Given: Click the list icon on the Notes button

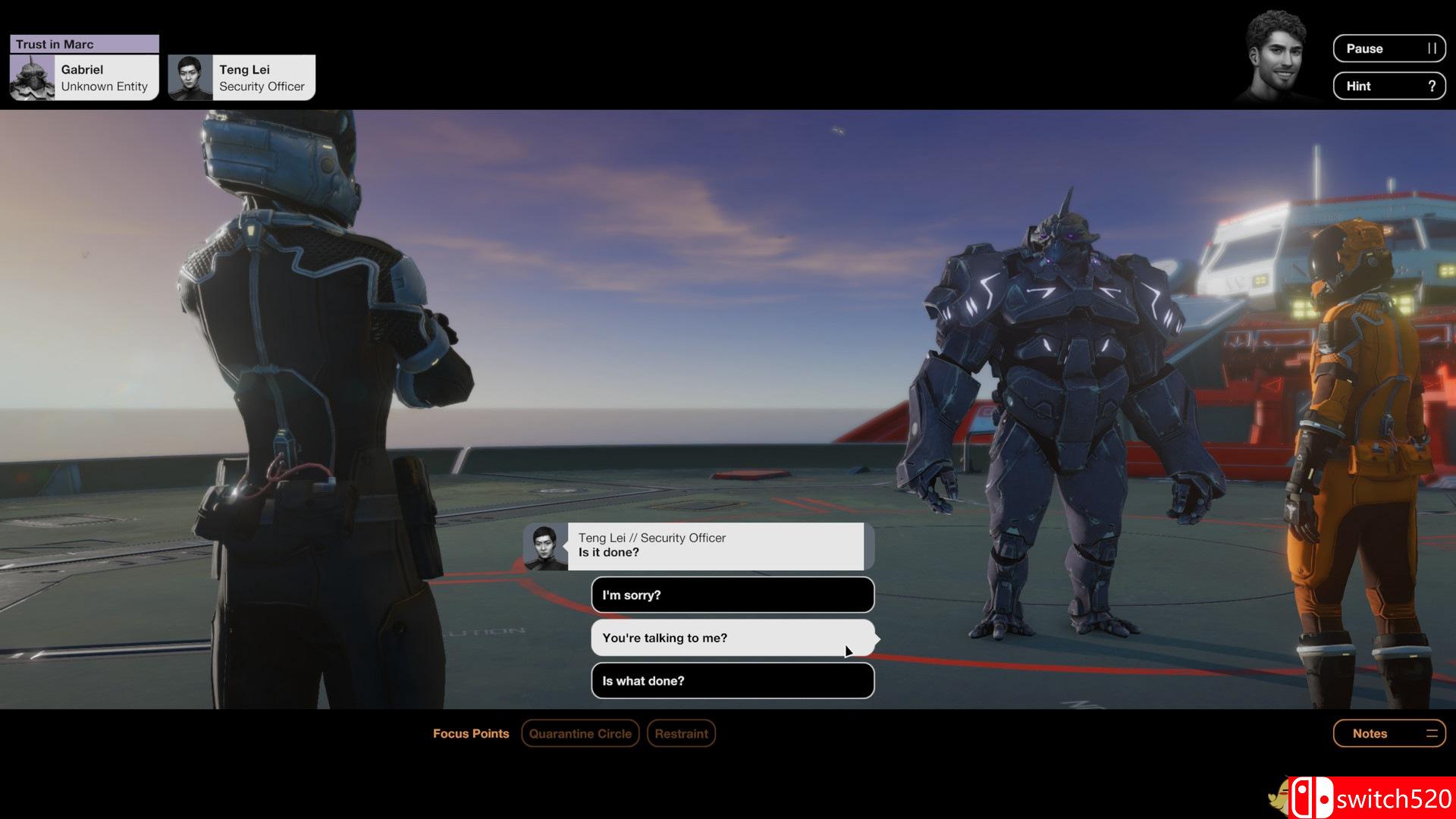Looking at the screenshot, I should tap(1432, 733).
